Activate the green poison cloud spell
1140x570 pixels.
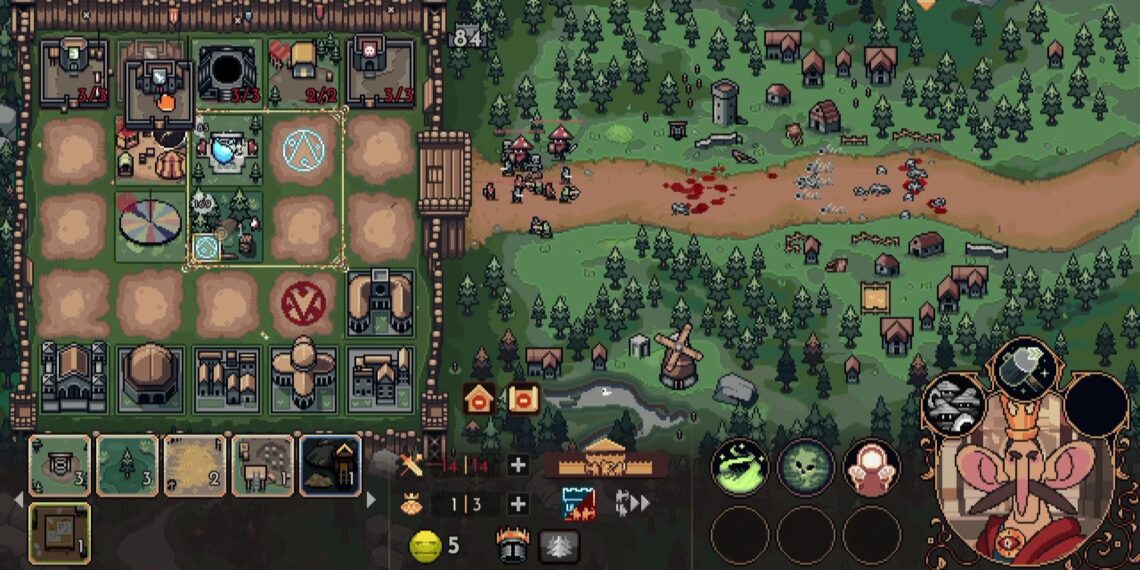click(x=739, y=468)
